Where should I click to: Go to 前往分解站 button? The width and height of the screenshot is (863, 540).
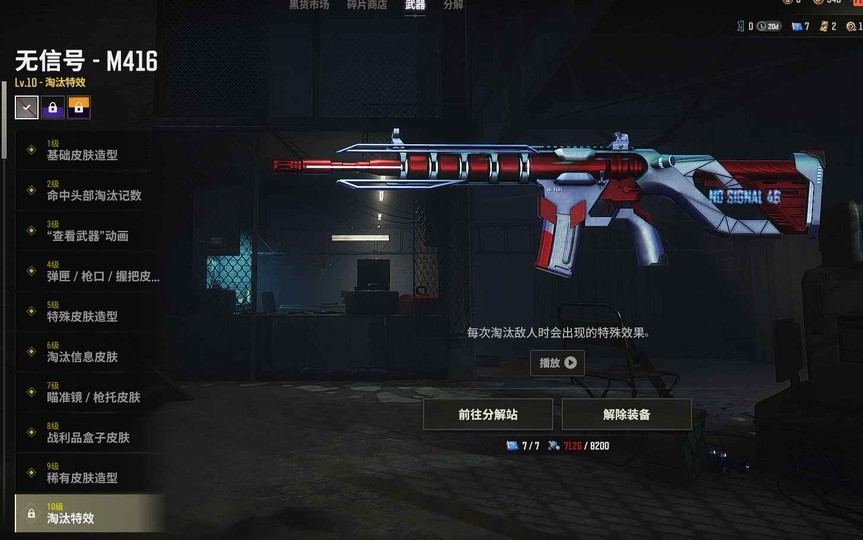pyautogui.click(x=488, y=414)
